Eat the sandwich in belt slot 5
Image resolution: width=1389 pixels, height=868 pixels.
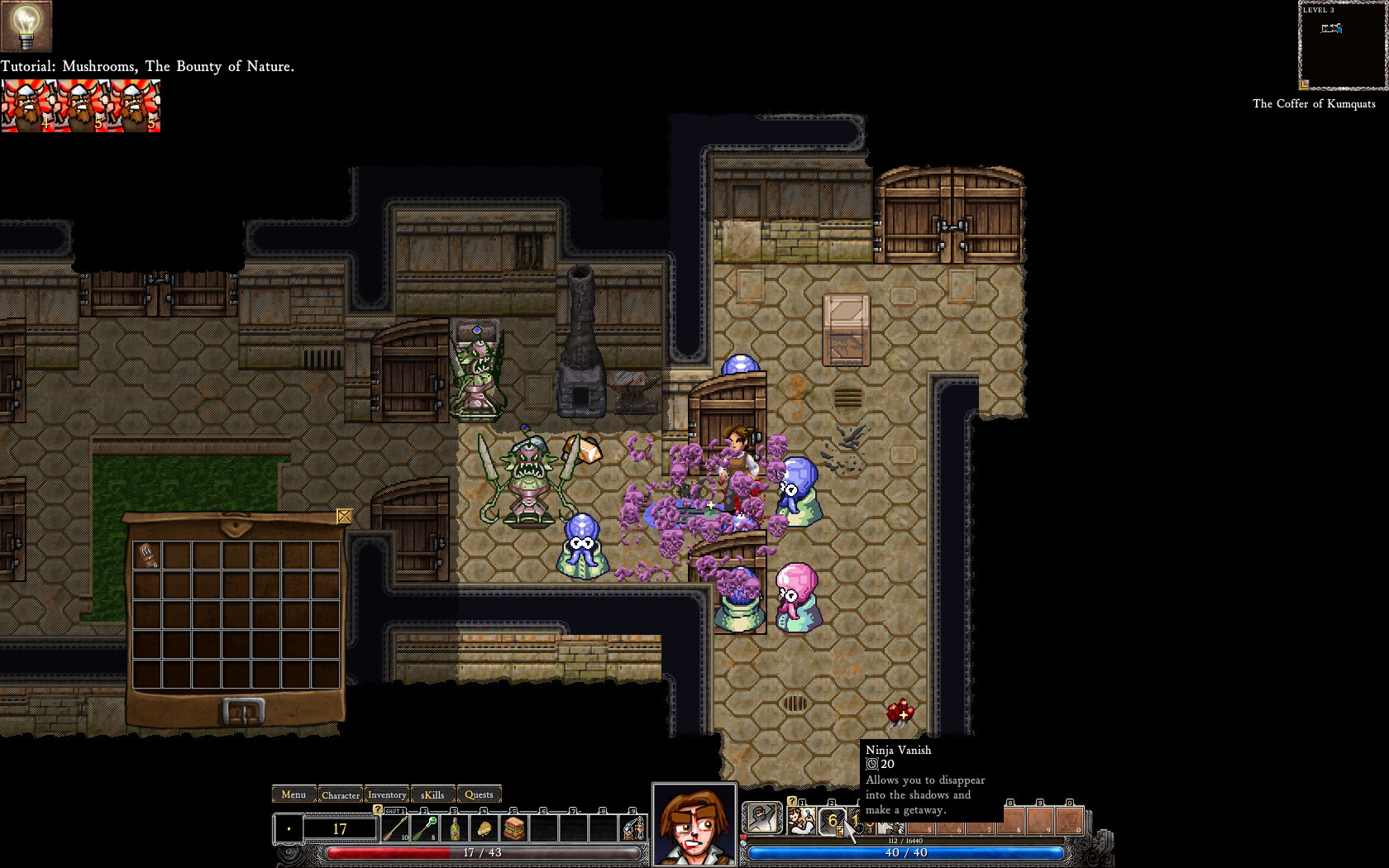pyautogui.click(x=513, y=829)
